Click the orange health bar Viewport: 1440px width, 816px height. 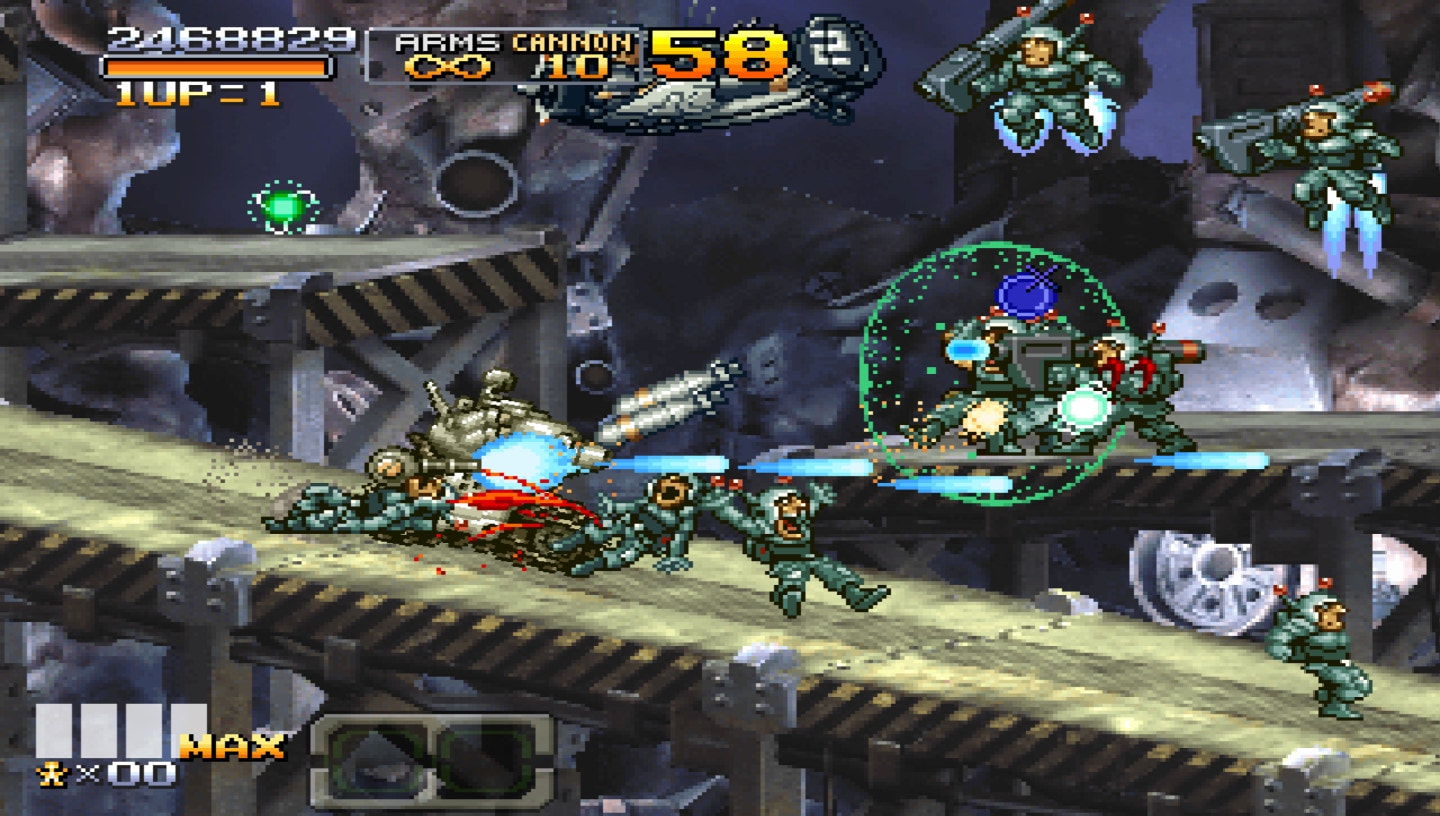tap(218, 65)
